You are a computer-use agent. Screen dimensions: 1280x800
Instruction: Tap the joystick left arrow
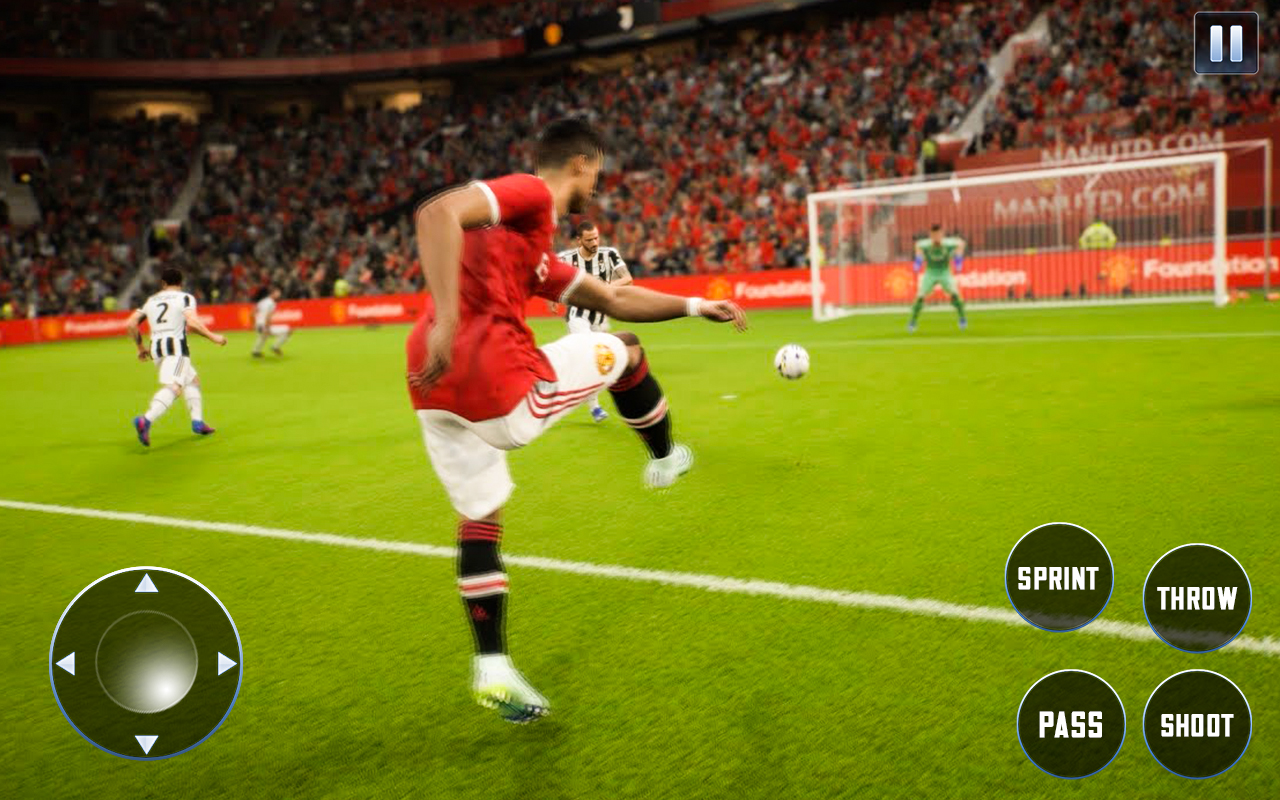coord(67,663)
